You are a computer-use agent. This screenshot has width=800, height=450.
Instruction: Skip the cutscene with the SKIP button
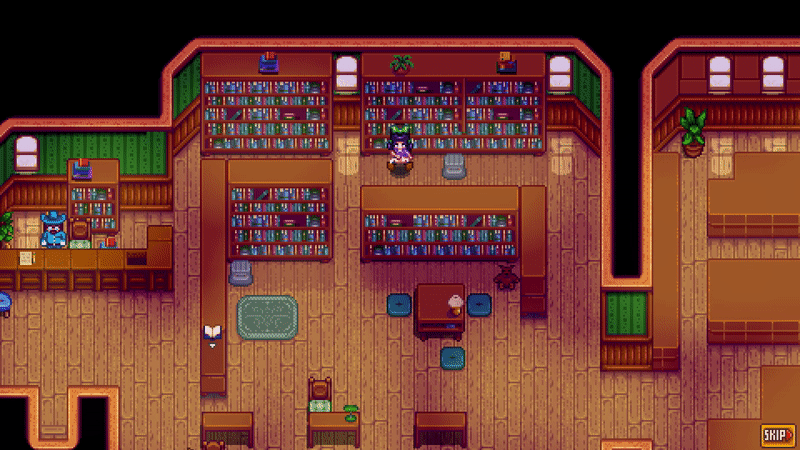tap(777, 434)
